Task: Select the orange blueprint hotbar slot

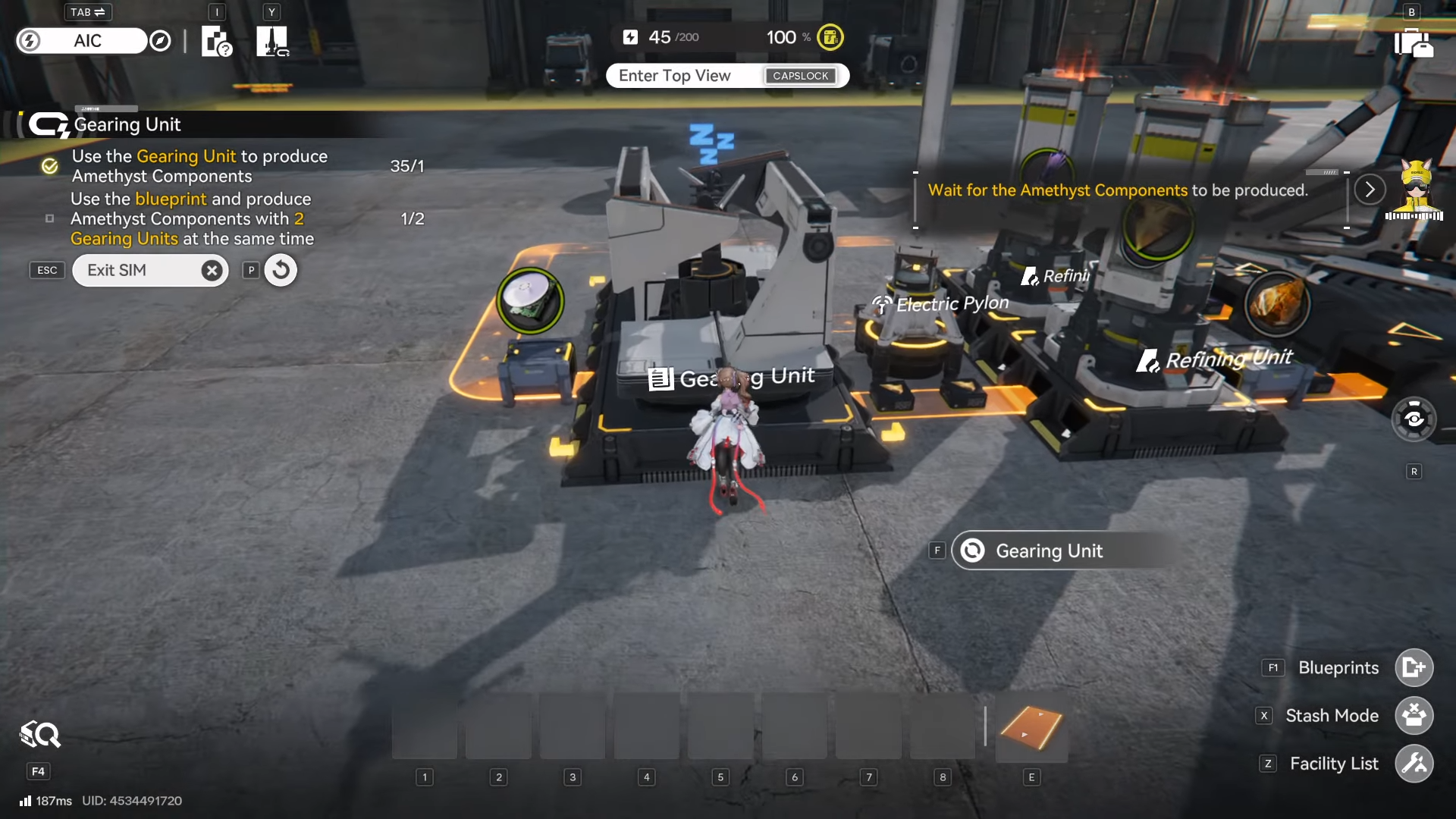Action: point(1031,729)
